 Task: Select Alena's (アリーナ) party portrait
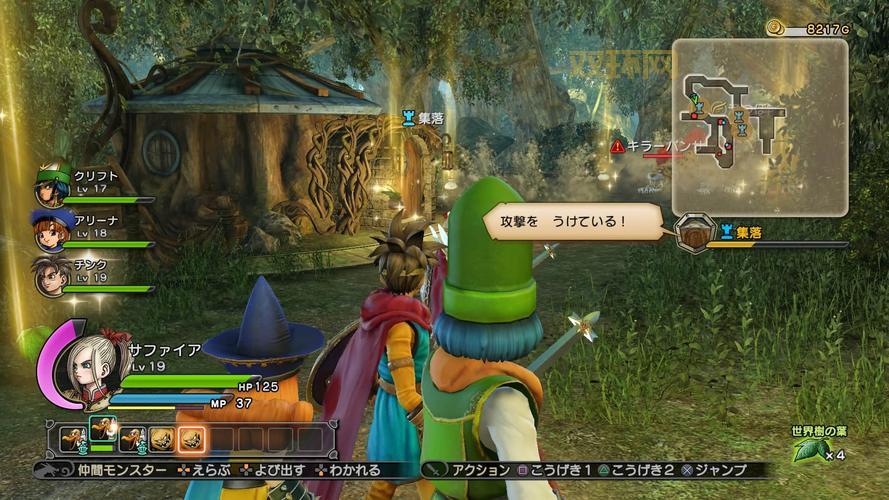click(51, 230)
